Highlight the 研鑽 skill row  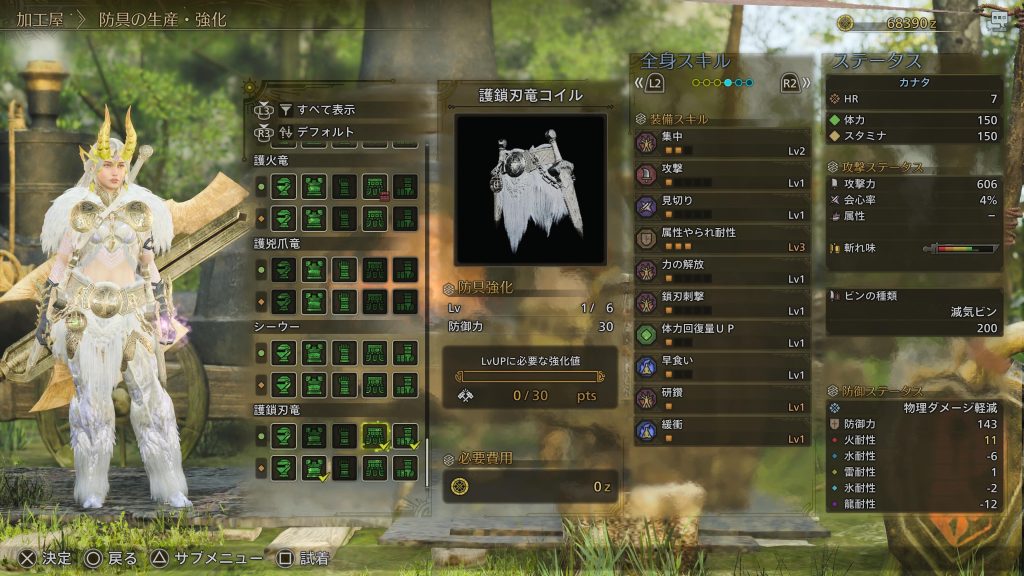coord(721,399)
